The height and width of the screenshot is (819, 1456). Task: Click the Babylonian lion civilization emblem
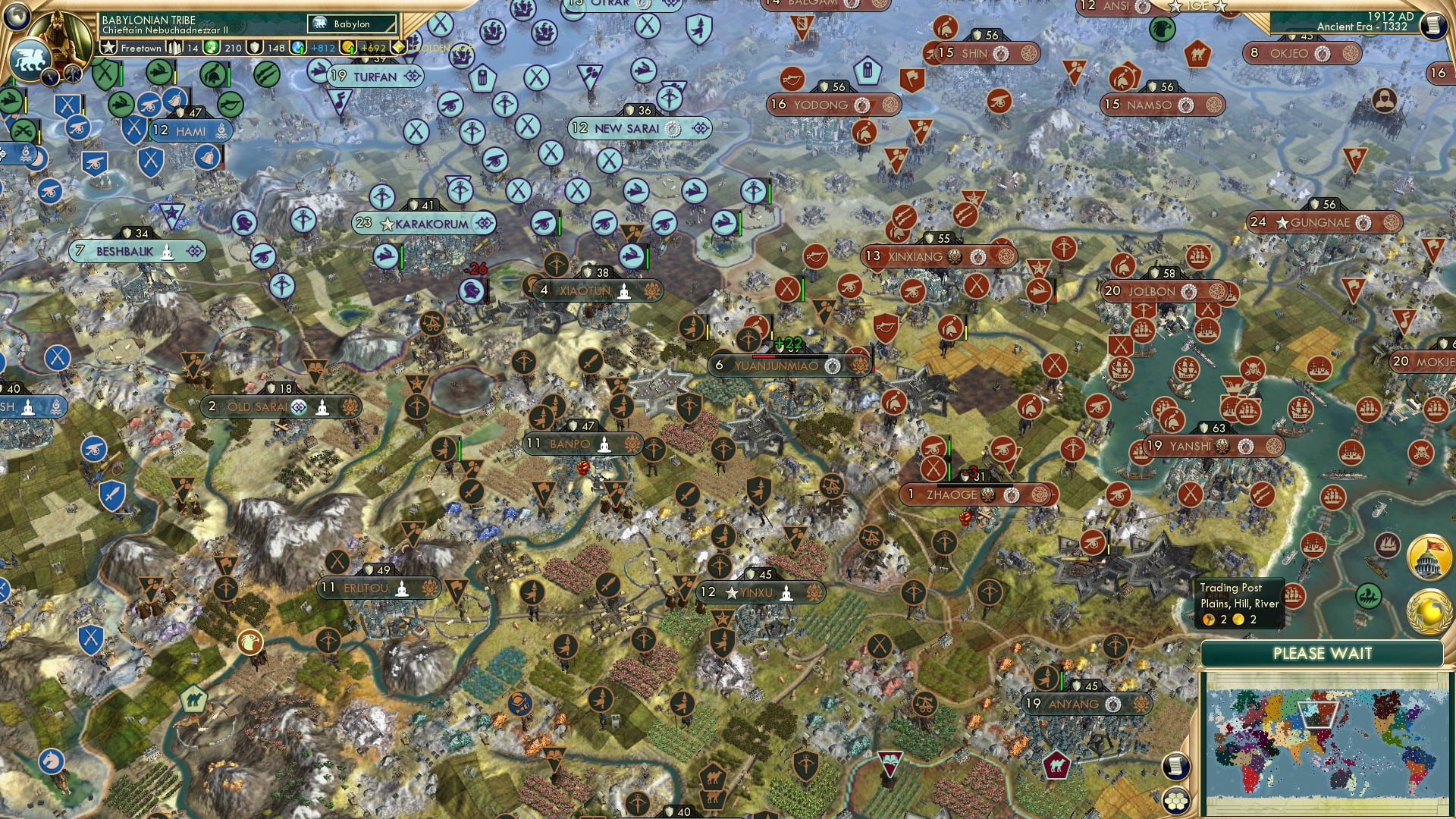tap(30, 60)
